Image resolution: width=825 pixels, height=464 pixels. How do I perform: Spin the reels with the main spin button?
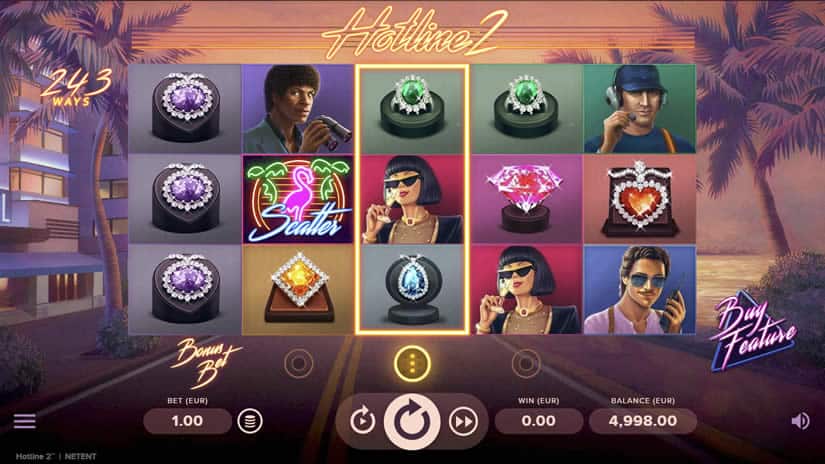[412, 421]
